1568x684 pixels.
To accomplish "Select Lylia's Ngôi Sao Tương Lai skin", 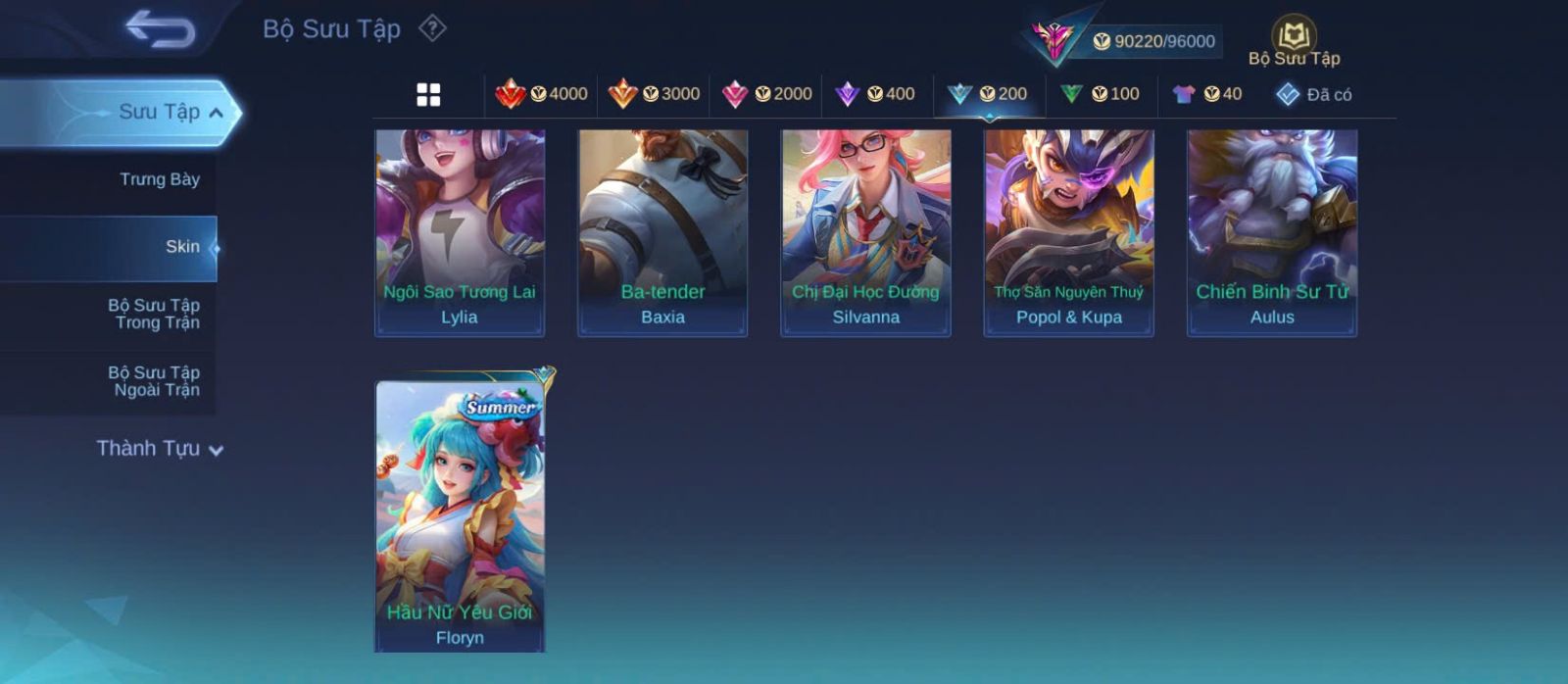I will [460, 233].
